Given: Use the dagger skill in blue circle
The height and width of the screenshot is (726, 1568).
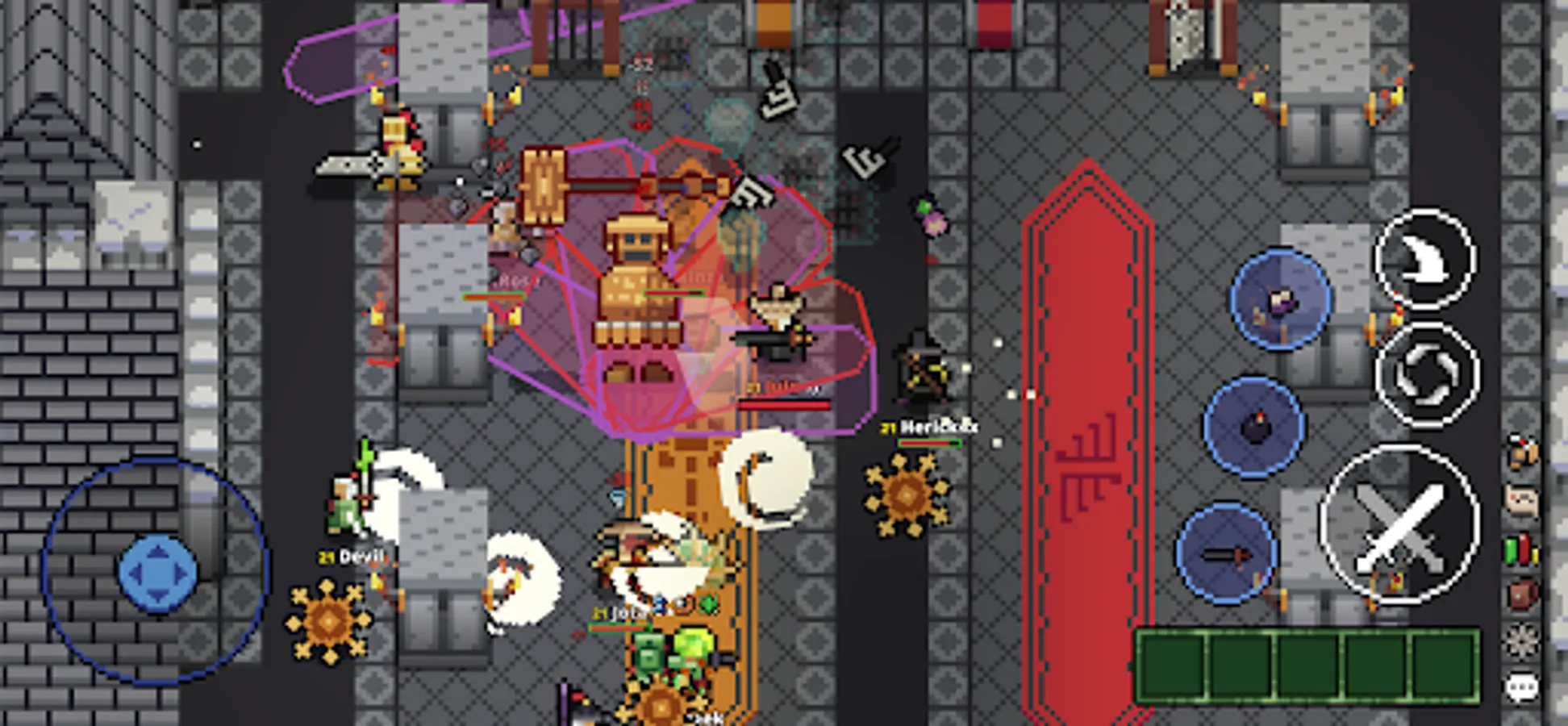Looking at the screenshot, I should coord(1225,552).
